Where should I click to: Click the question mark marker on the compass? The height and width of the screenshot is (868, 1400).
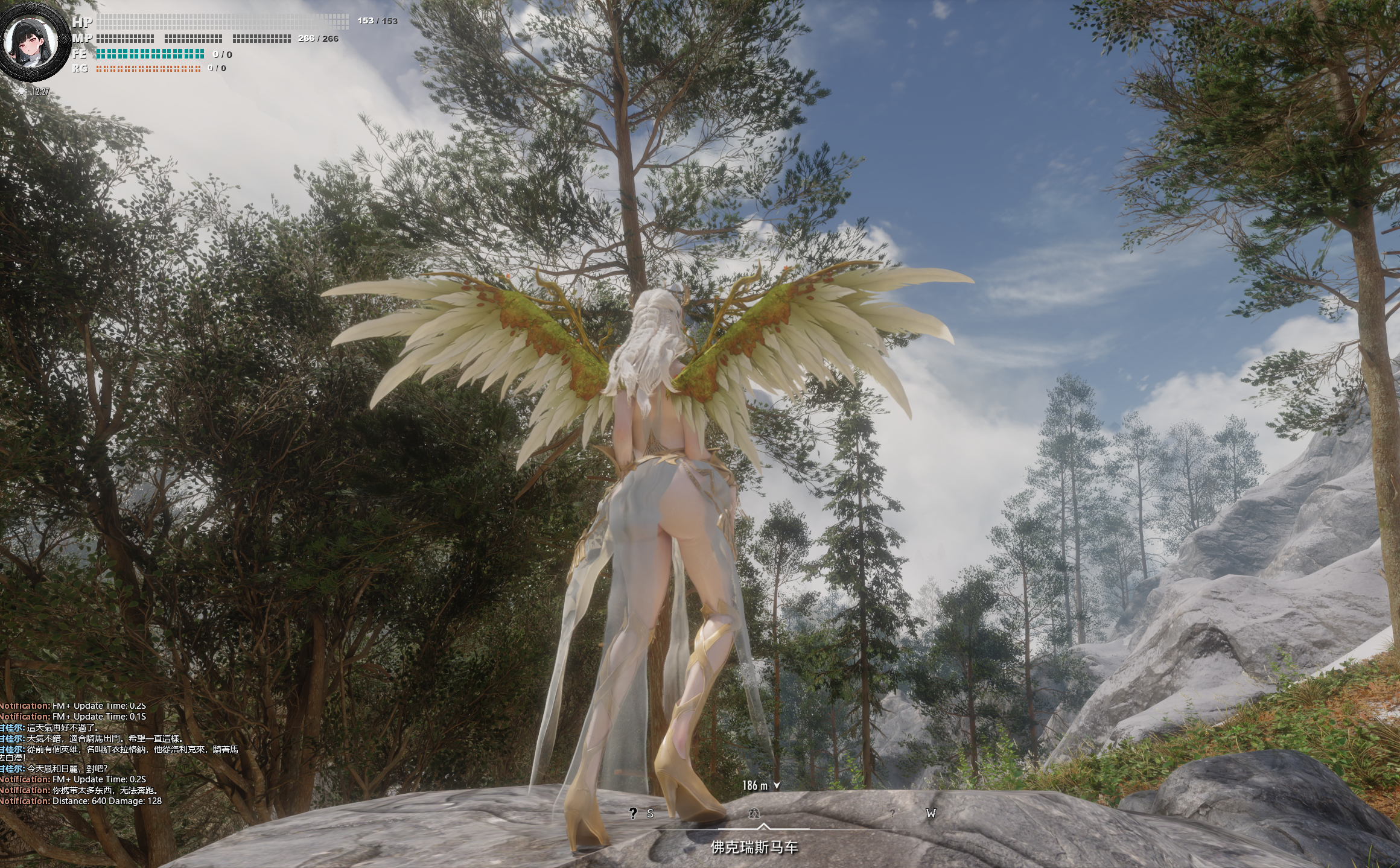click(632, 814)
